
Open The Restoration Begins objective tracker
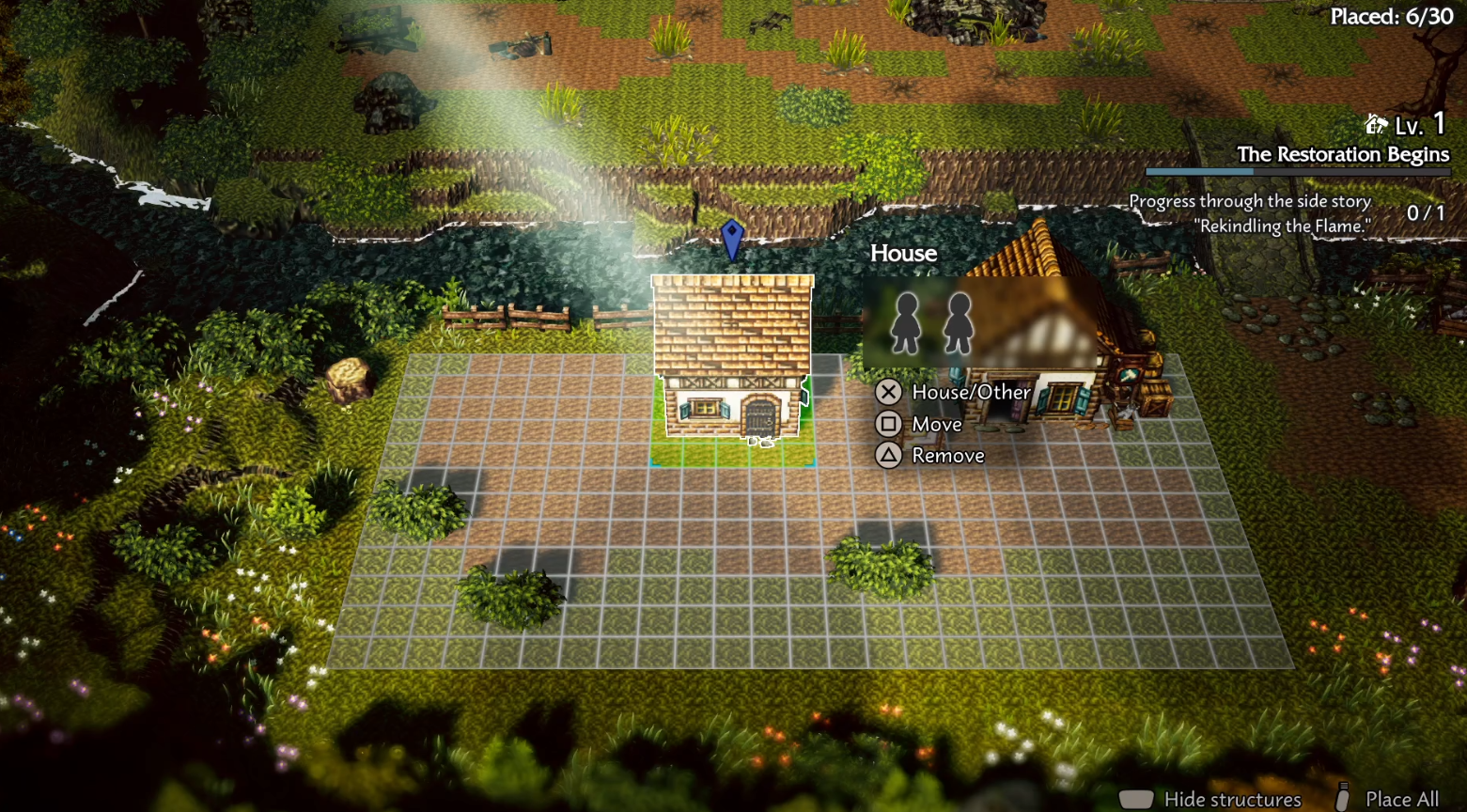1342,155
